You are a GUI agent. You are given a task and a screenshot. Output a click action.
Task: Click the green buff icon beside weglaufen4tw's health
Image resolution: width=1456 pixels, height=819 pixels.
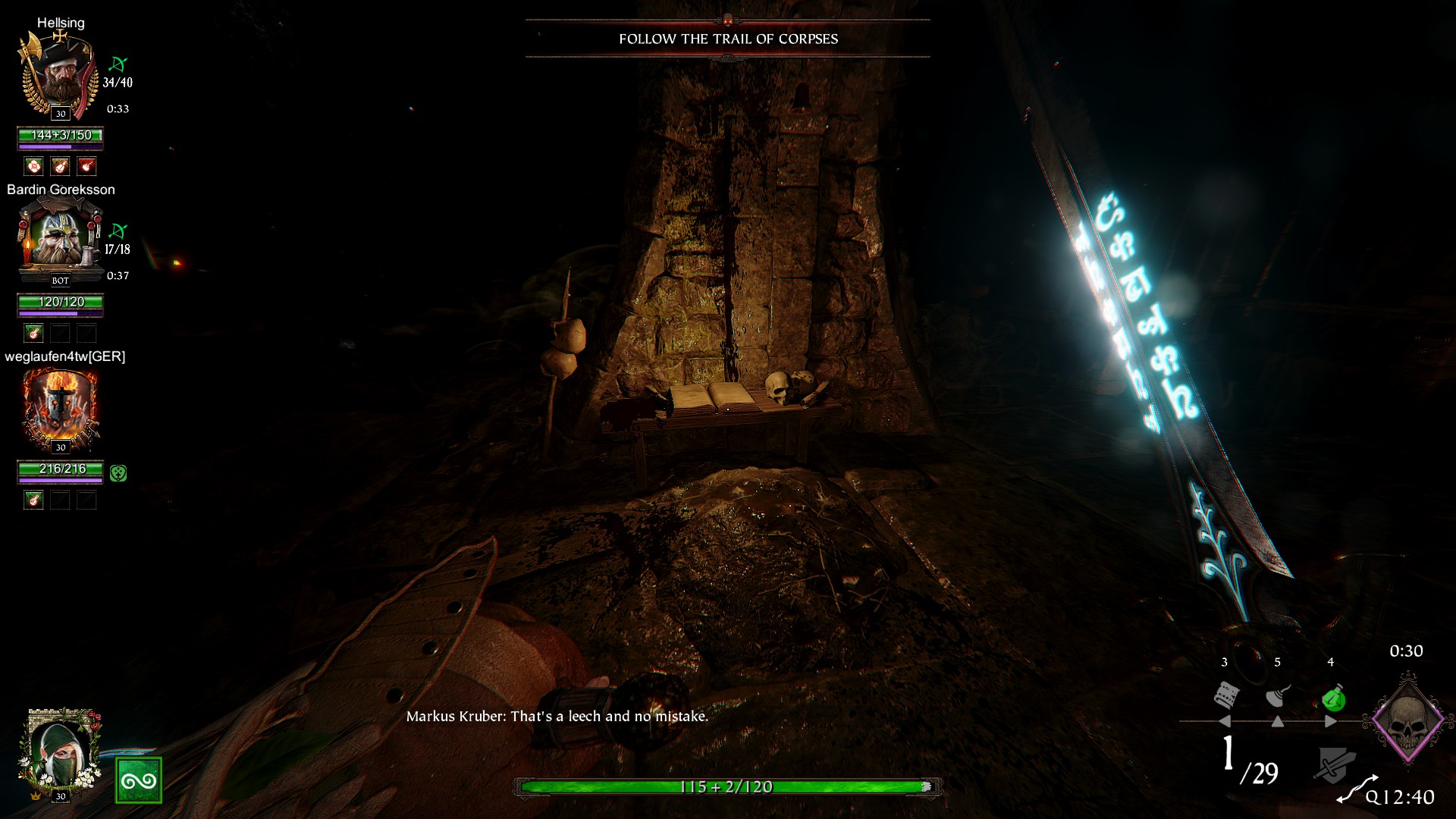pyautogui.click(x=118, y=473)
